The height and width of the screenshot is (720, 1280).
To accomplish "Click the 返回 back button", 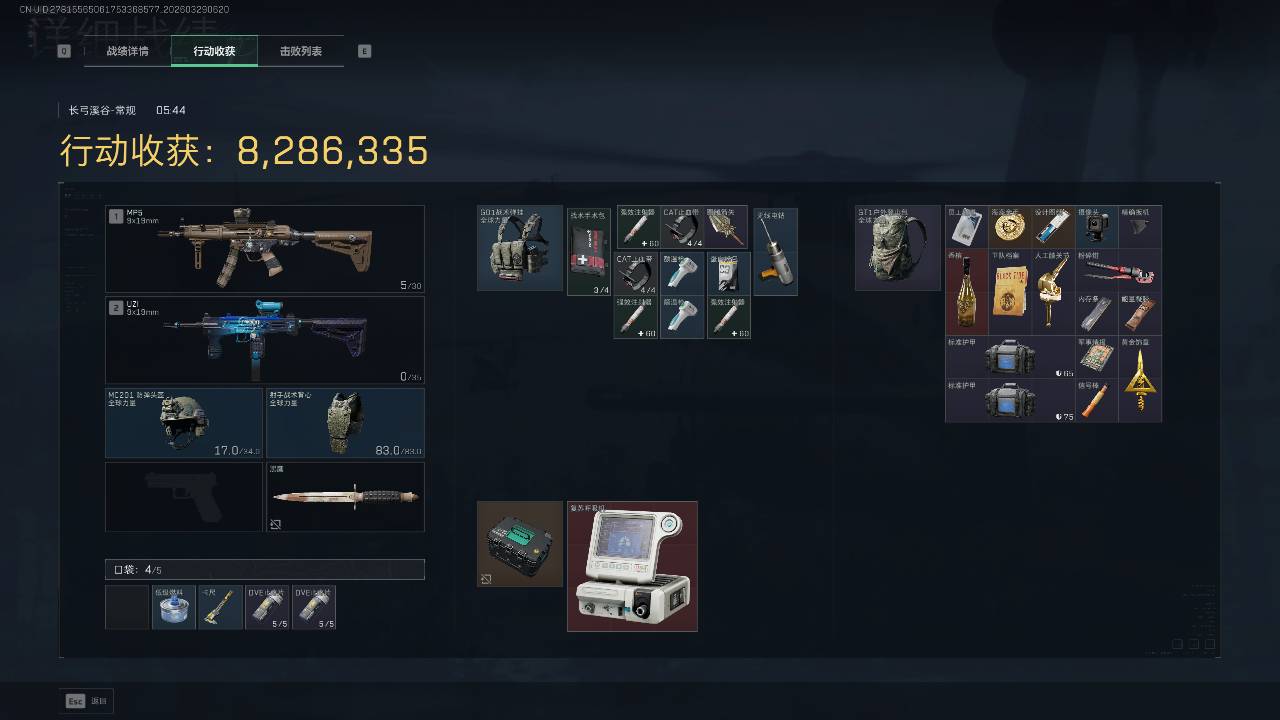I will click(x=88, y=701).
